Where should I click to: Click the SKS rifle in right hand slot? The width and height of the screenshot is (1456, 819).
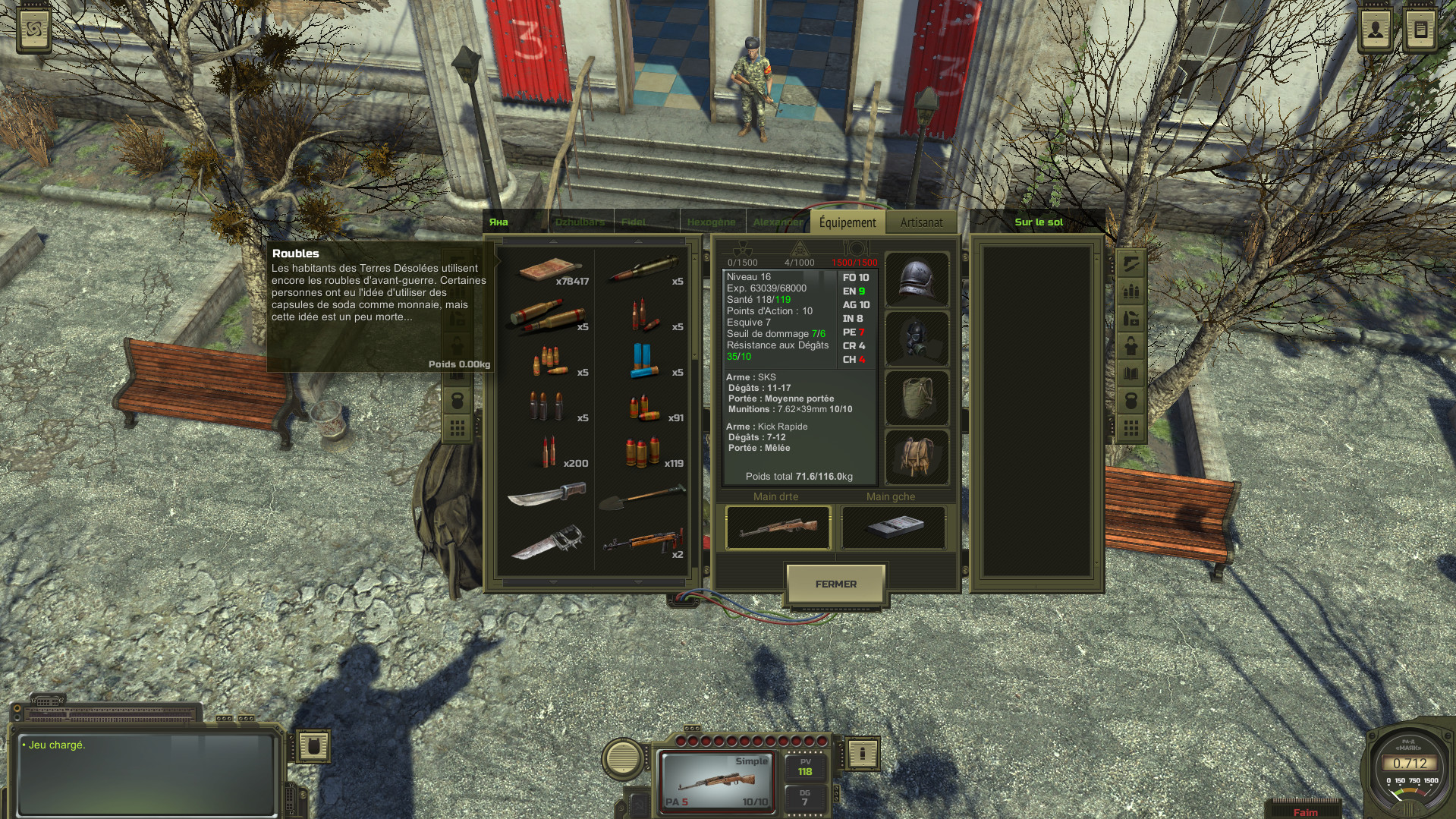[x=778, y=527]
